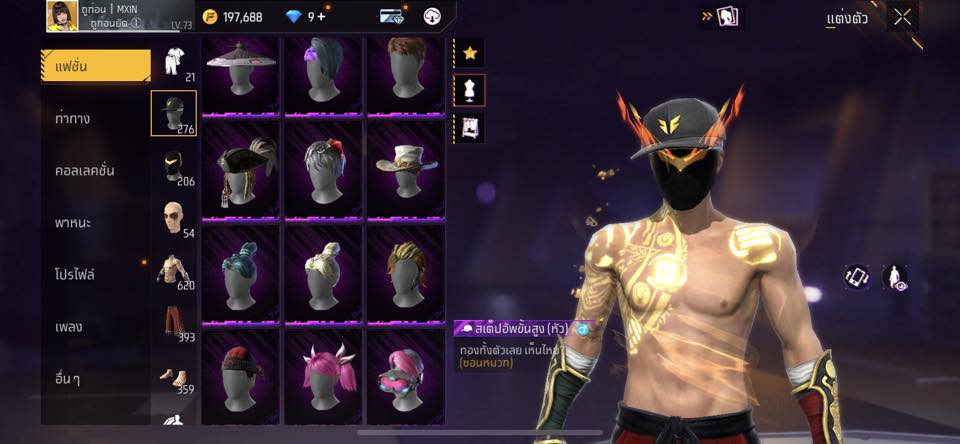The height and width of the screenshot is (444, 960).
Task: Choose the white cowboy hat item
Action: click(406, 169)
